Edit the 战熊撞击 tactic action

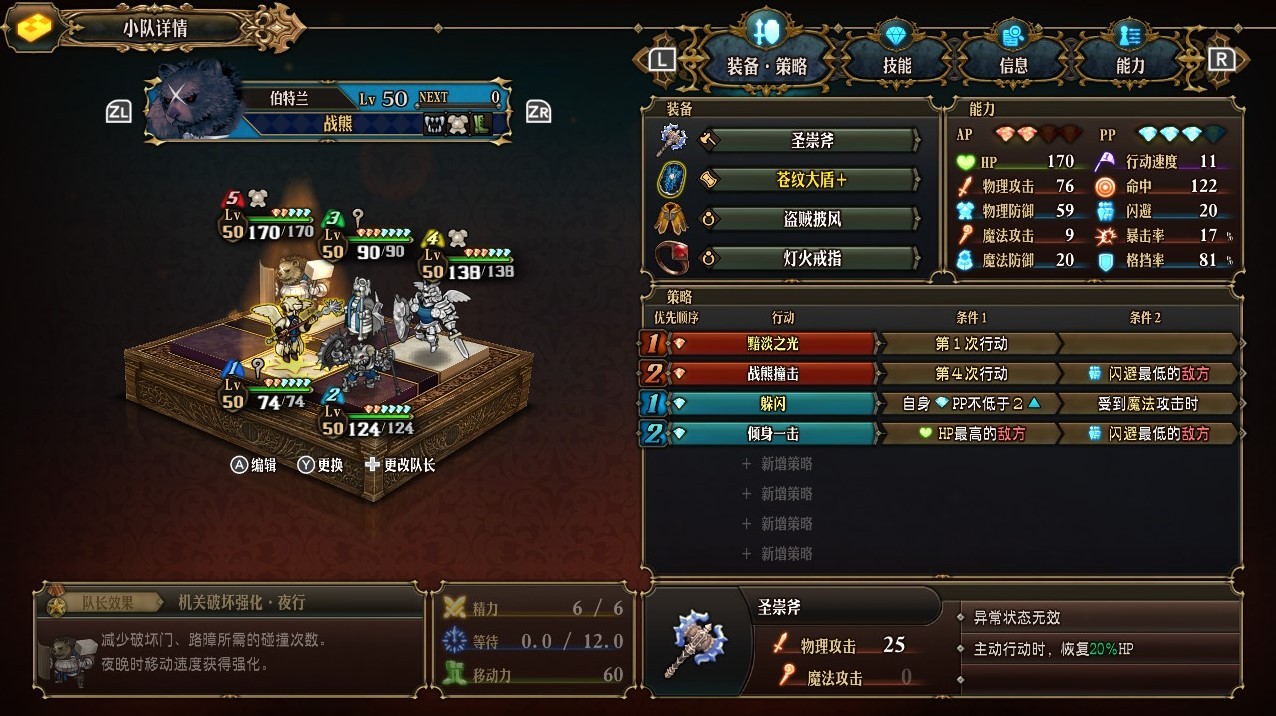(x=774, y=374)
